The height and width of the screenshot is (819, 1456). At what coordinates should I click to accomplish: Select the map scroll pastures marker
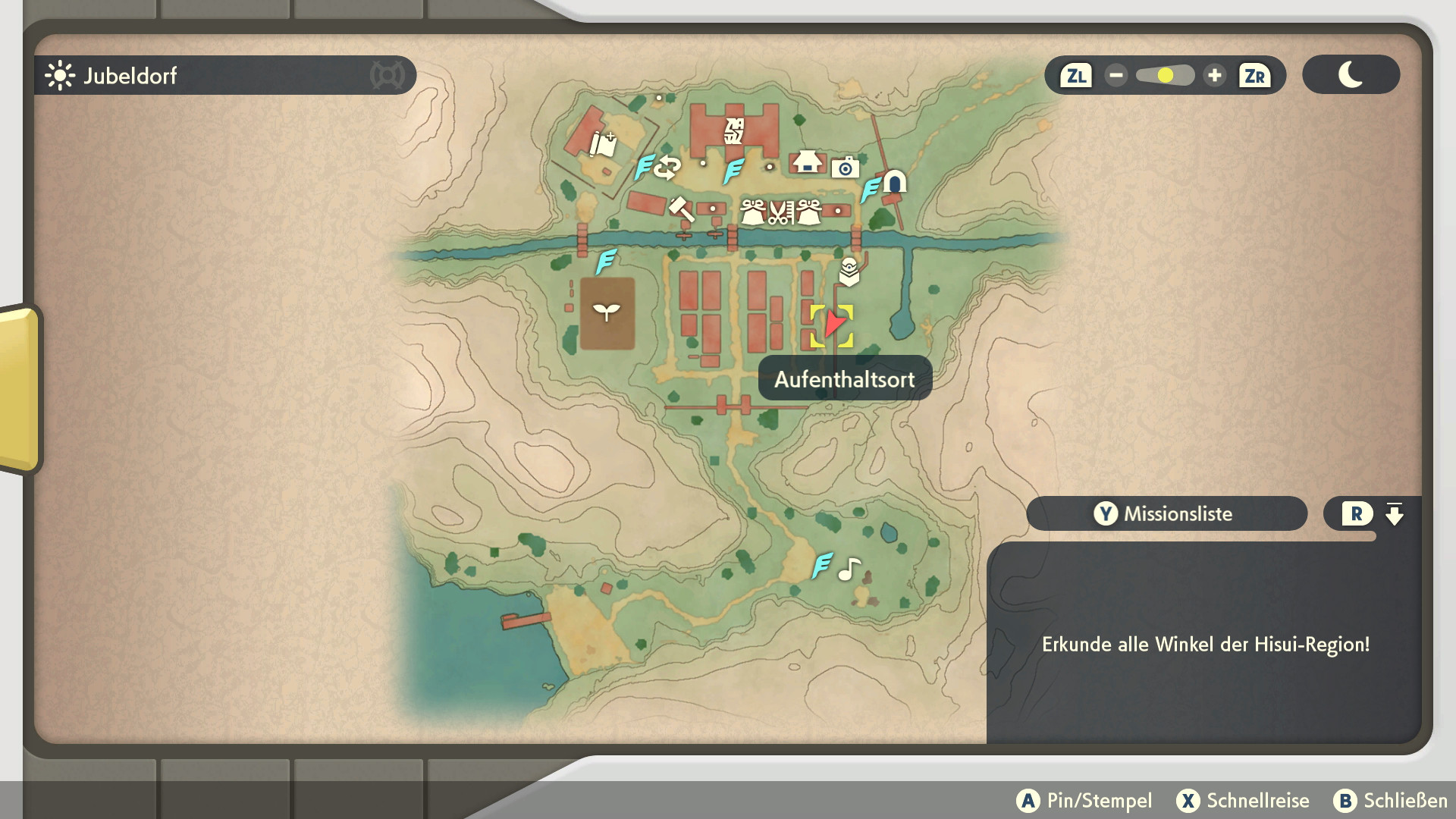[604, 143]
